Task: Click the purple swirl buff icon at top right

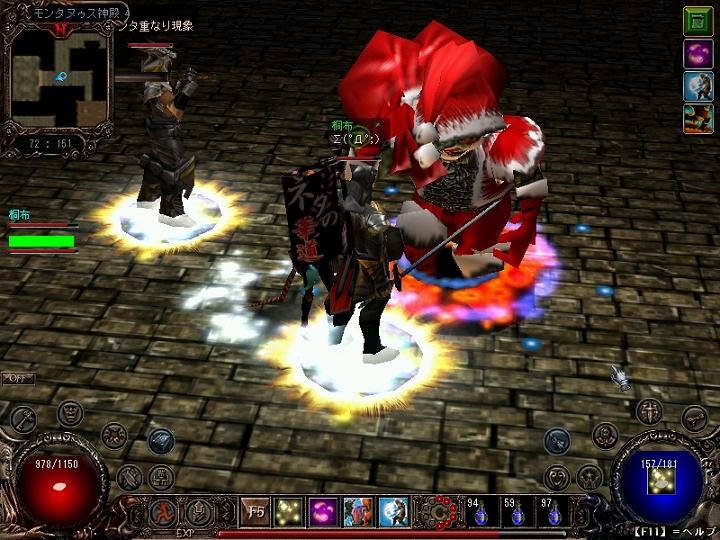Action: [x=698, y=54]
